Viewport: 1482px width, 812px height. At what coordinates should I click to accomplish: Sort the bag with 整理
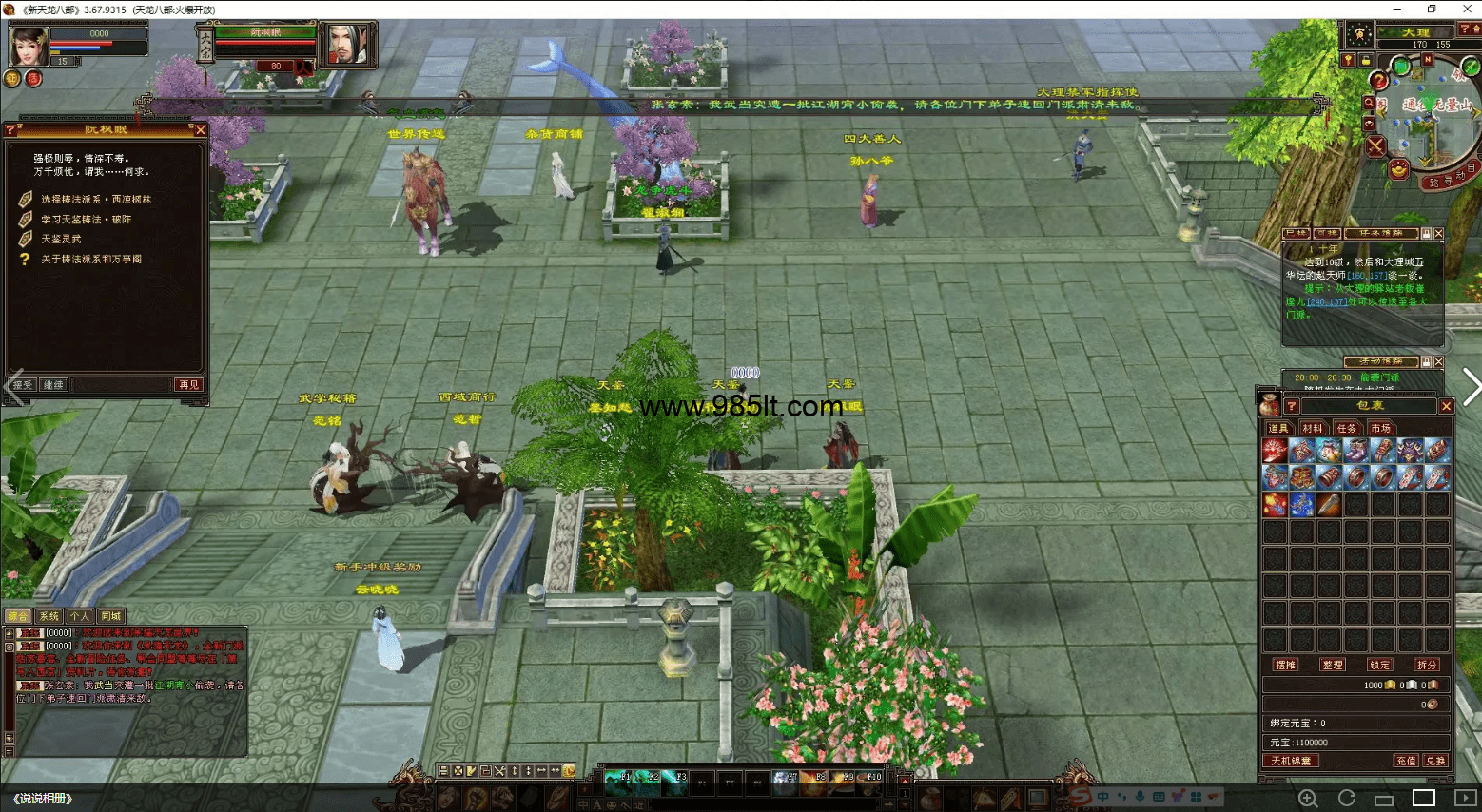(1333, 666)
